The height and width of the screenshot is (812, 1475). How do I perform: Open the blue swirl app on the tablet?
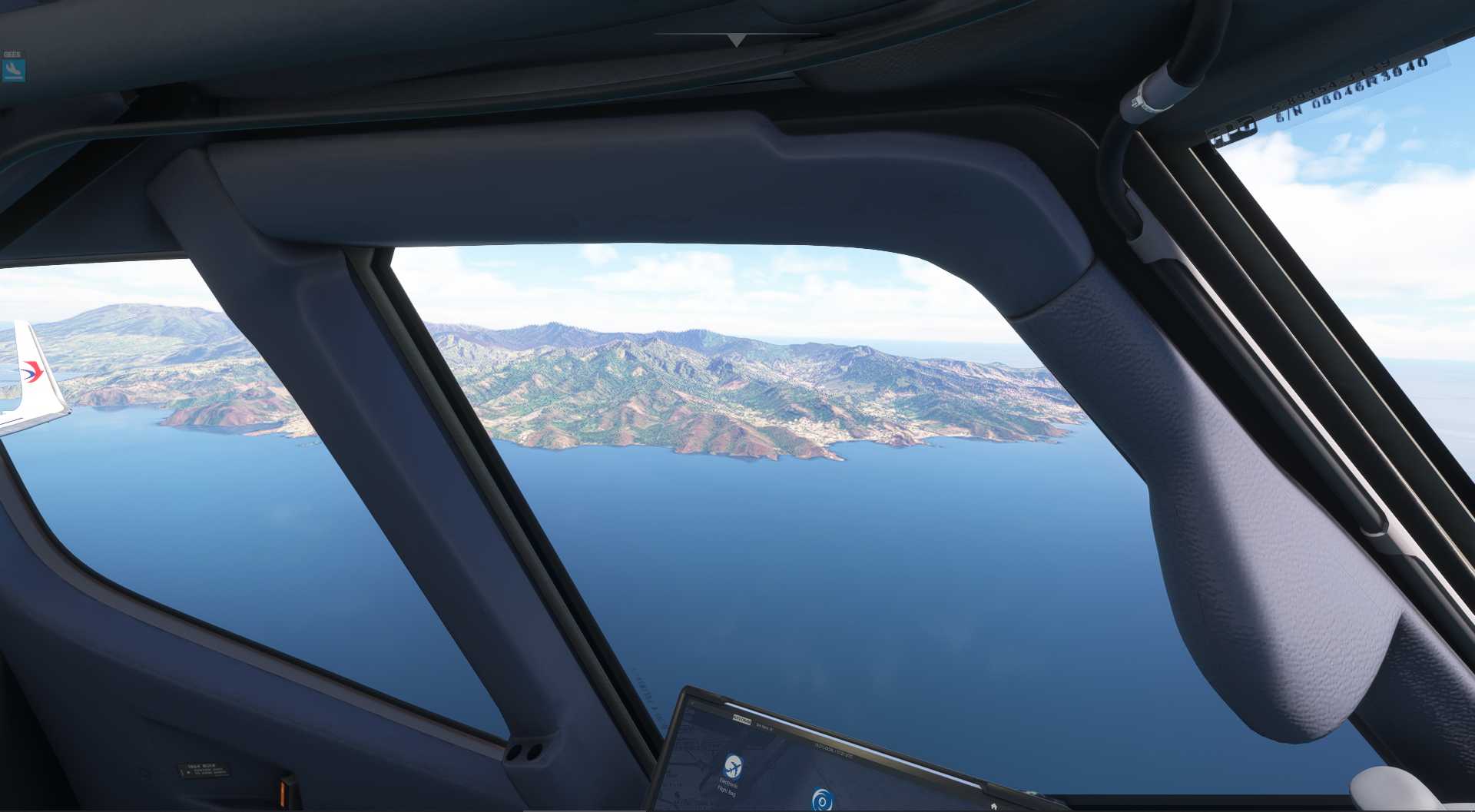click(822, 800)
